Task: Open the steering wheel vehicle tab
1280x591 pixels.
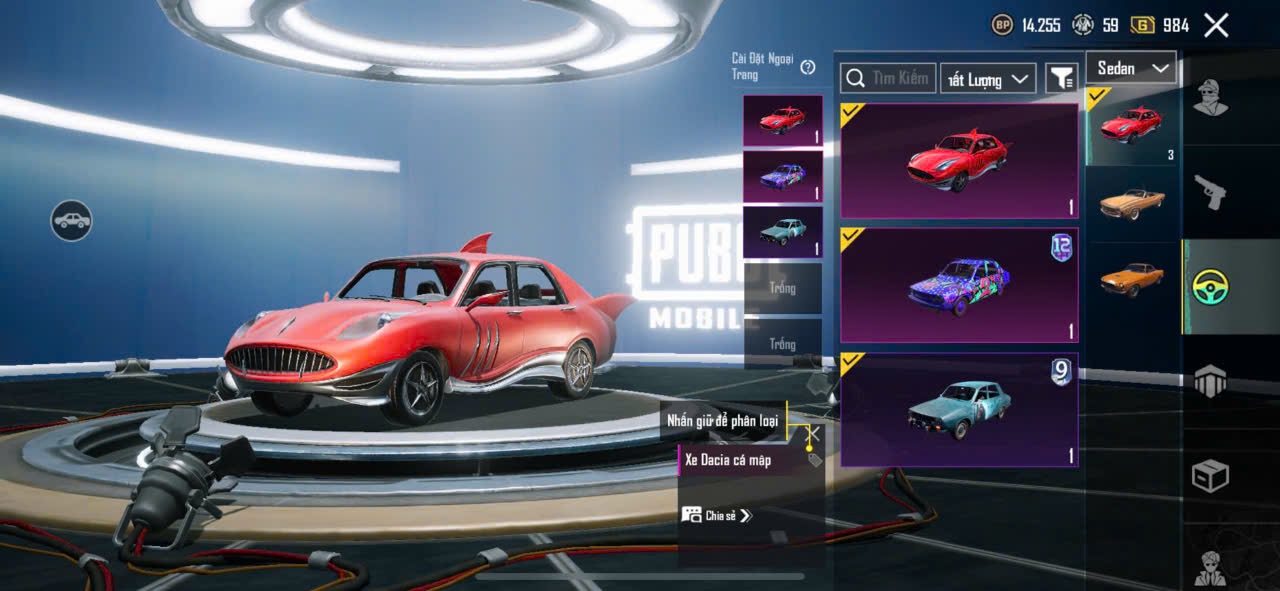Action: pyautogui.click(x=1210, y=287)
